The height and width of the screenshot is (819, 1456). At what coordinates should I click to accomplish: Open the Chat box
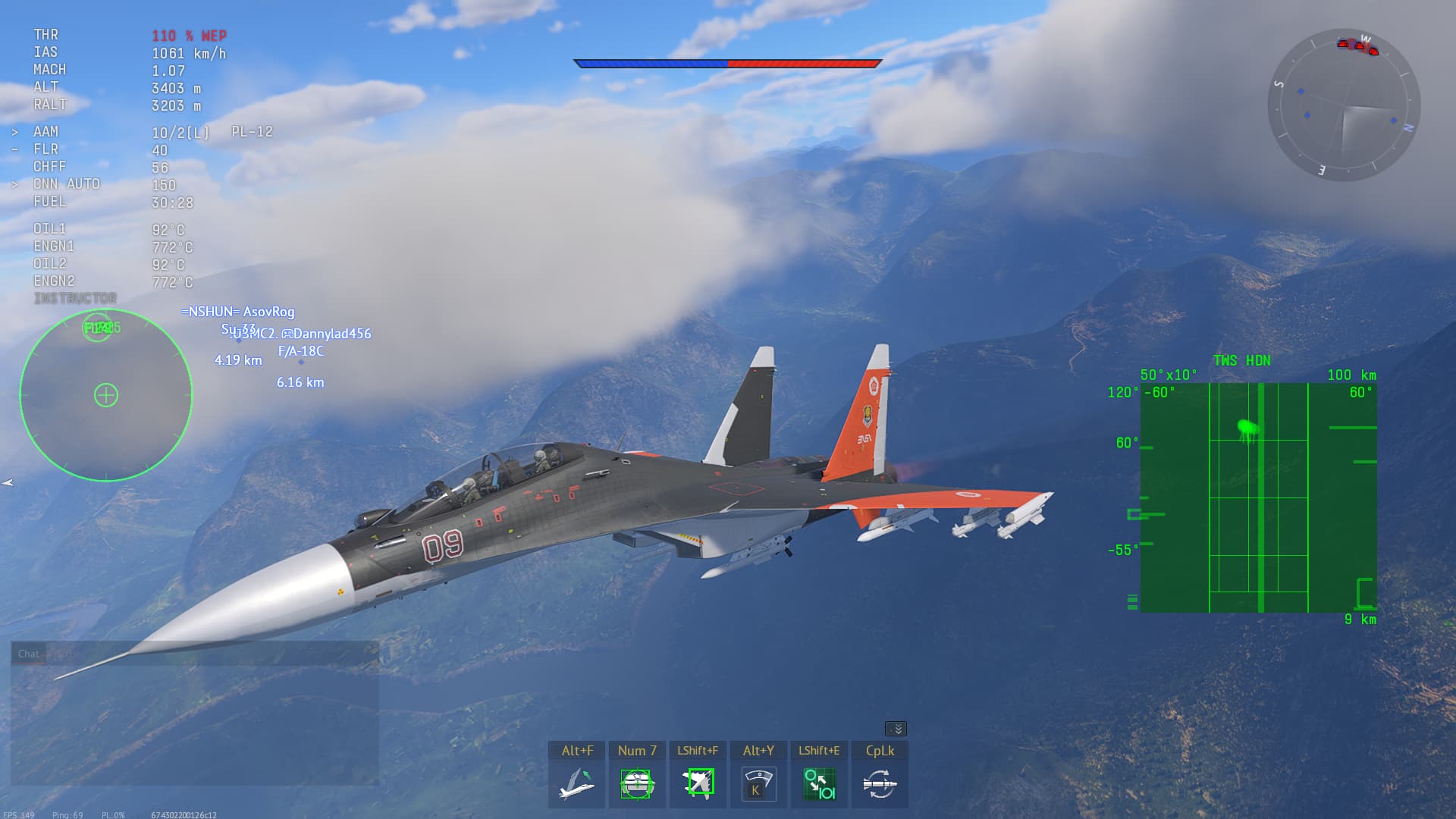pyautogui.click(x=29, y=654)
